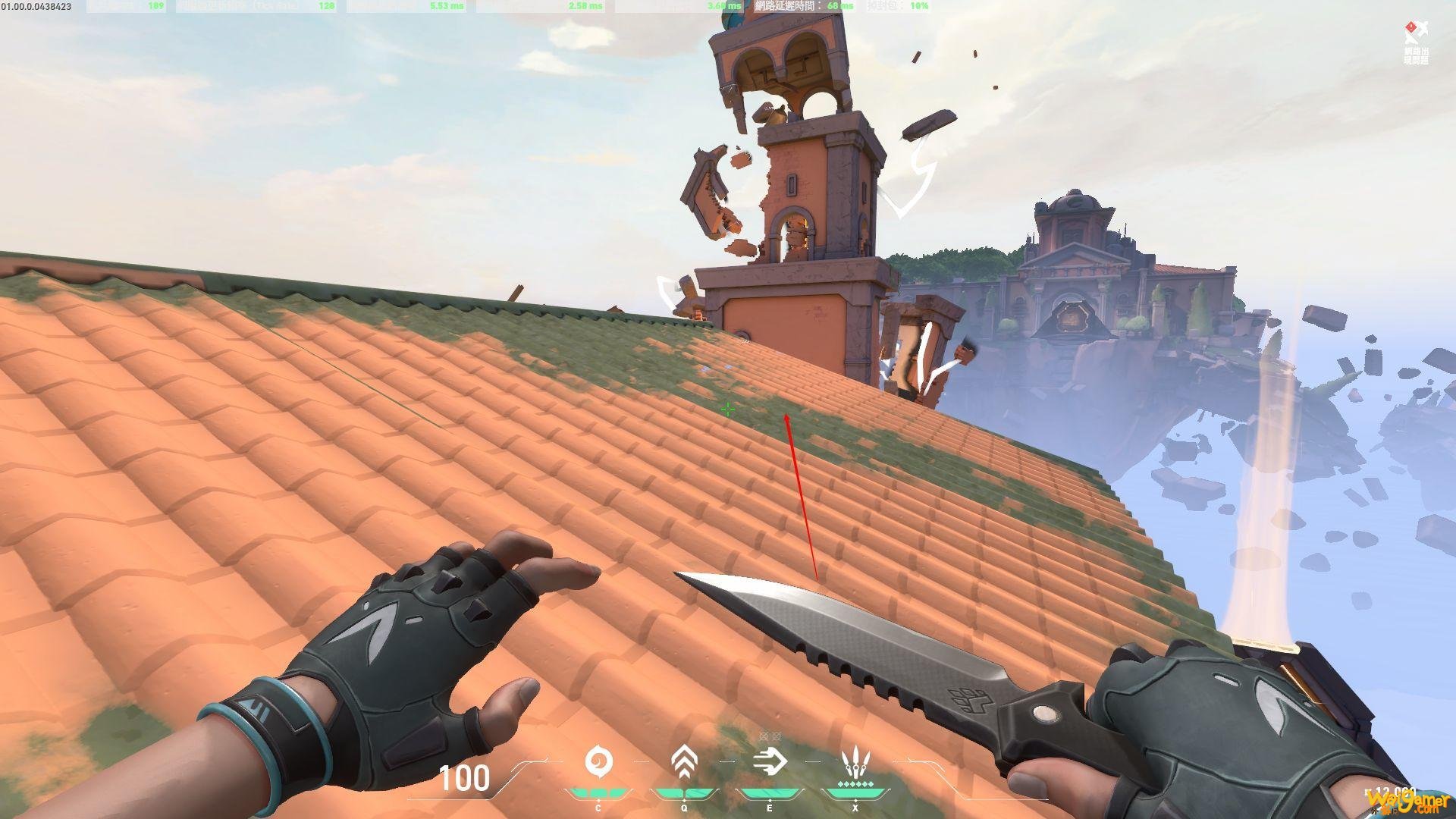Select the Tailwind dash icon above E
Viewport: 1456px width, 819px height.
770,761
